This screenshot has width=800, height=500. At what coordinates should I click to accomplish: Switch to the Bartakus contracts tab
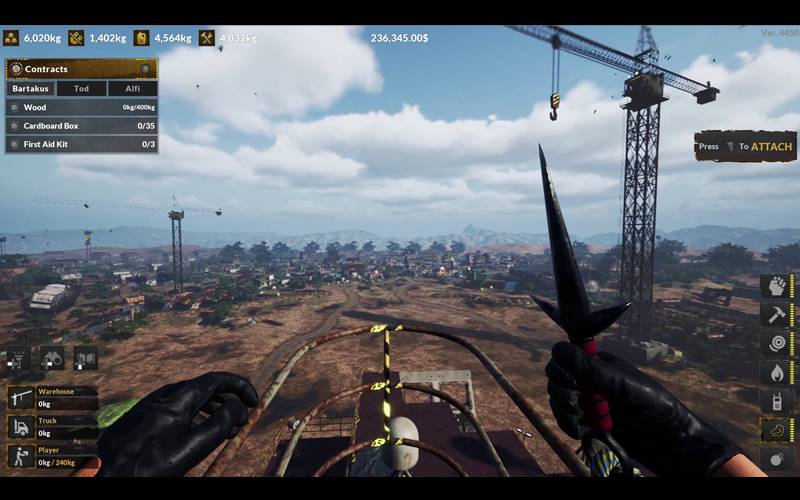(x=30, y=88)
